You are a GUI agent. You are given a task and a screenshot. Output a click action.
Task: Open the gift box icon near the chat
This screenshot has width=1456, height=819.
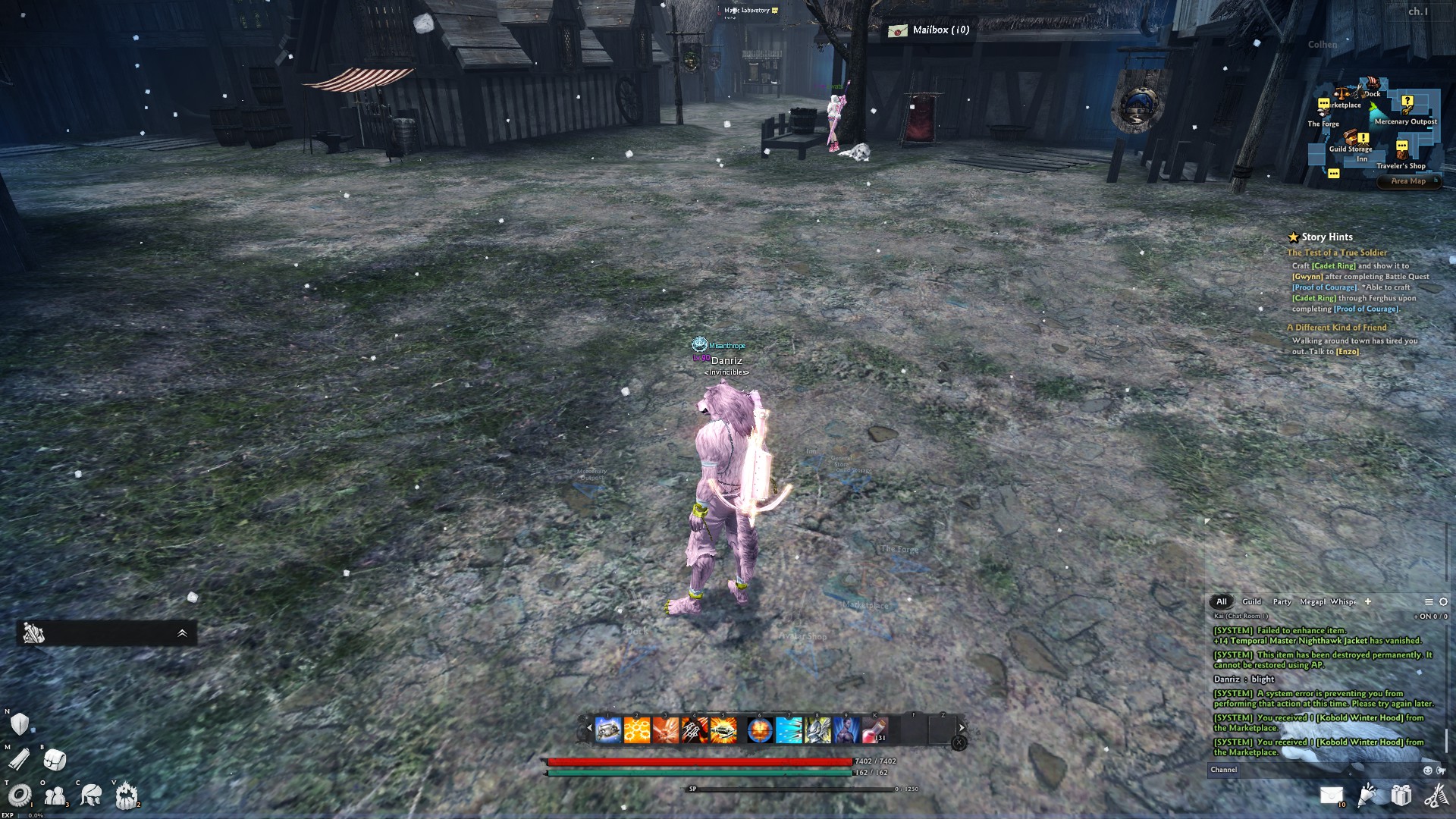click(1400, 795)
